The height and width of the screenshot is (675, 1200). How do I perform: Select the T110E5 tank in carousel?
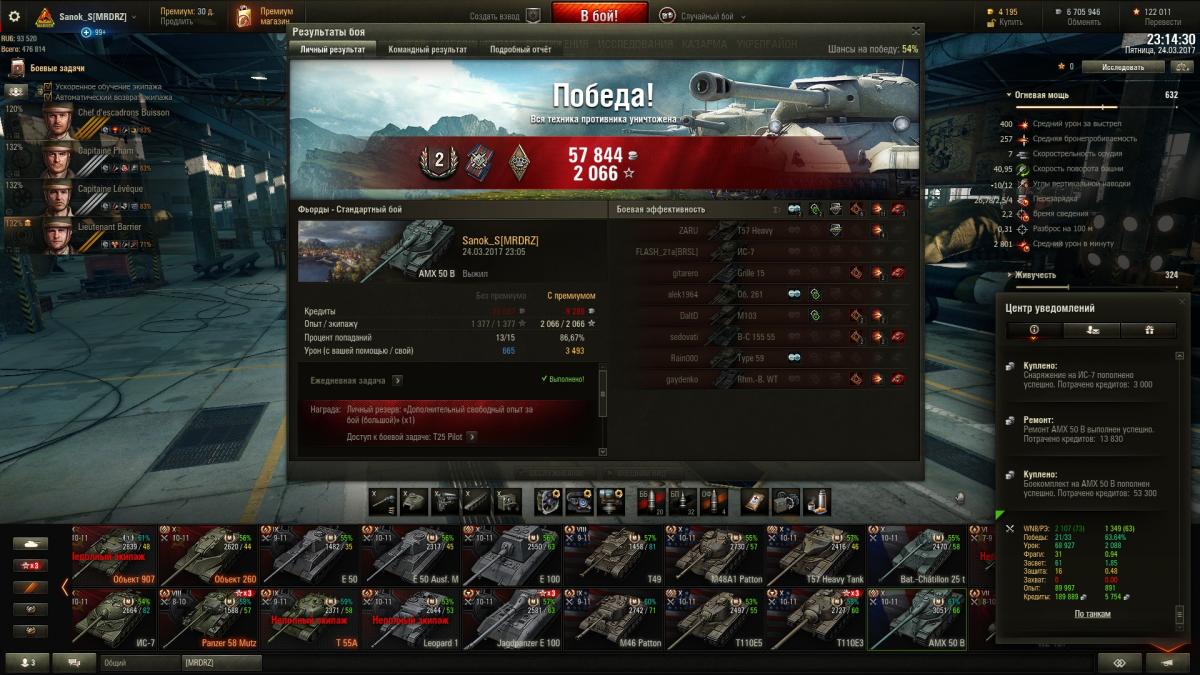(x=716, y=618)
